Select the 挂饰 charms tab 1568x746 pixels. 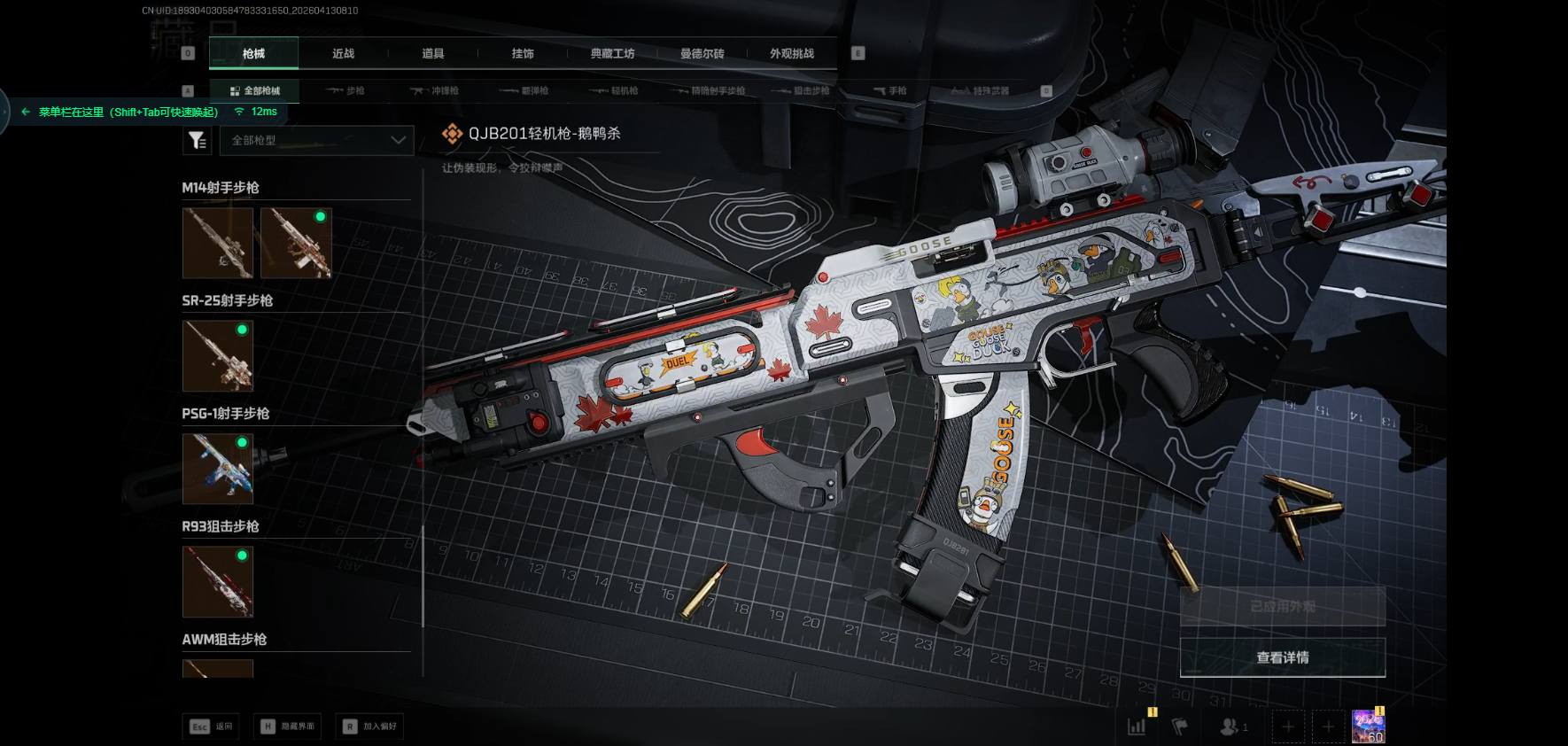[x=523, y=54]
